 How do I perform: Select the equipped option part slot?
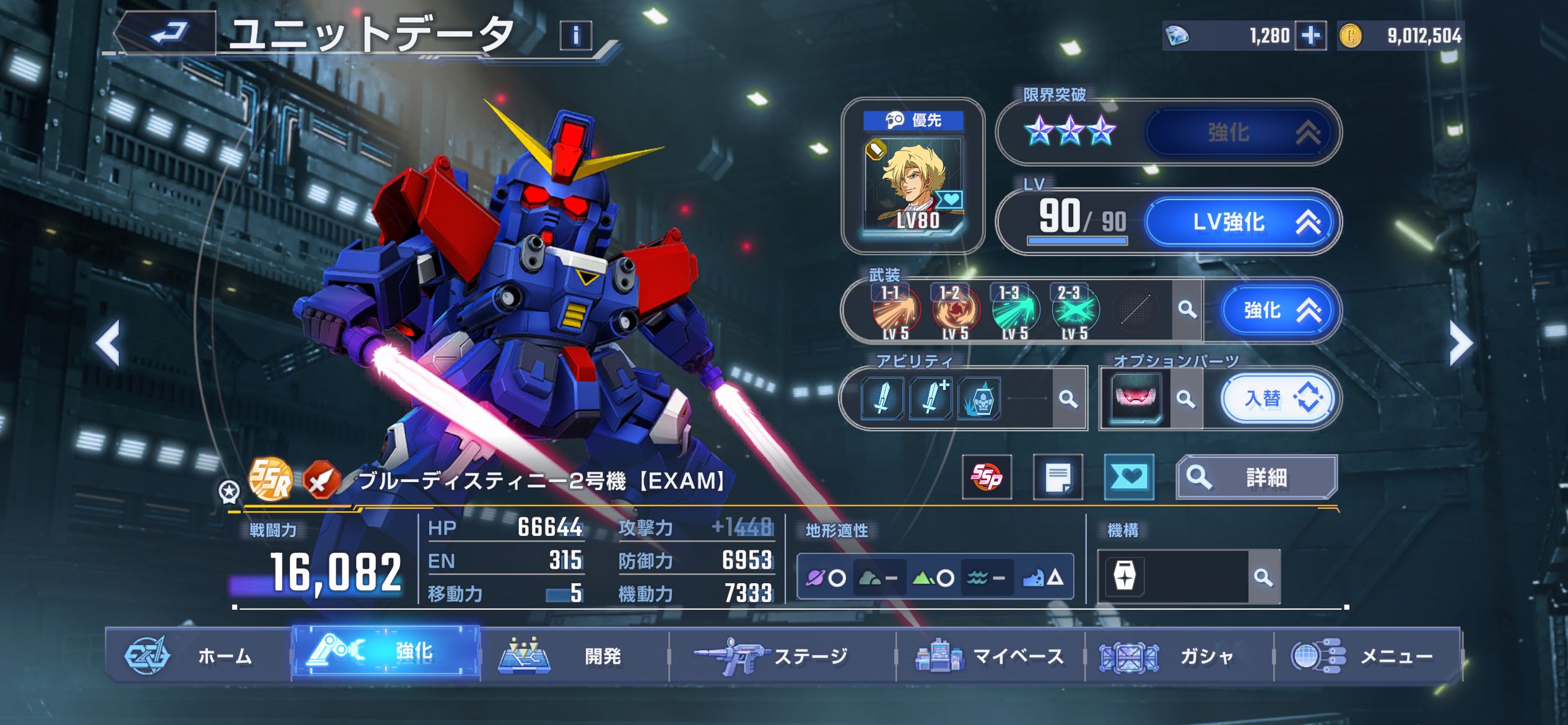(x=1135, y=398)
